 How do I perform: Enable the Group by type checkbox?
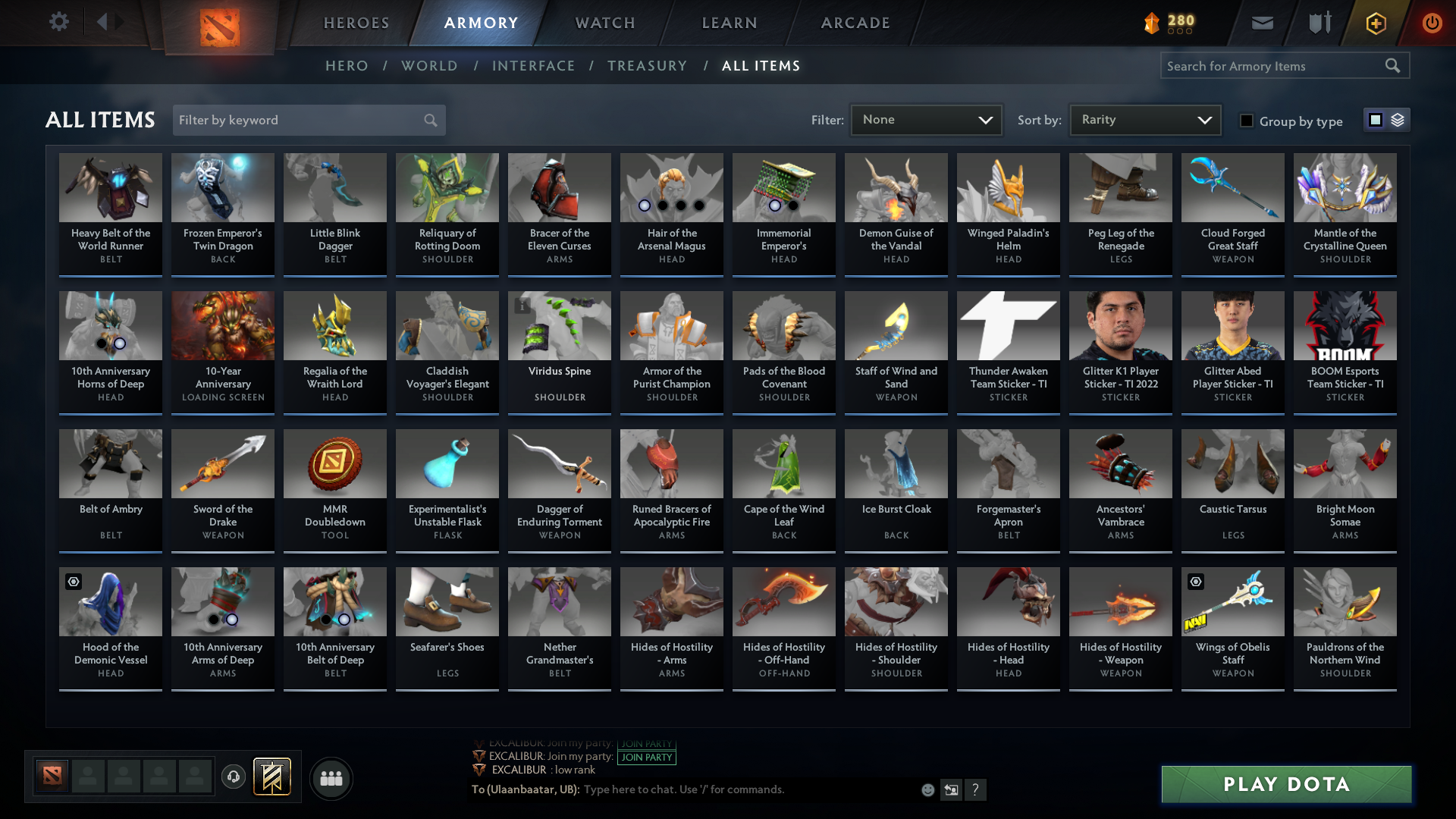pyautogui.click(x=1247, y=121)
